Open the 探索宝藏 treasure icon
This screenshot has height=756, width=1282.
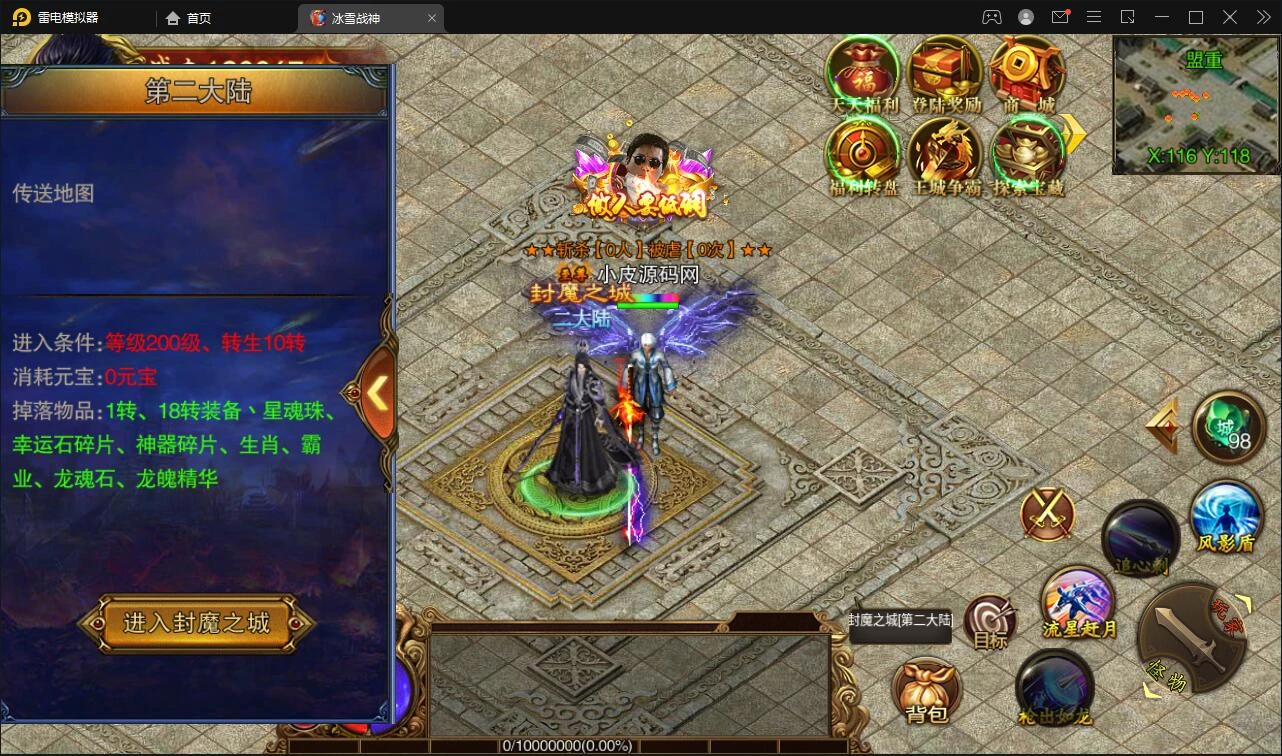click(x=1026, y=154)
